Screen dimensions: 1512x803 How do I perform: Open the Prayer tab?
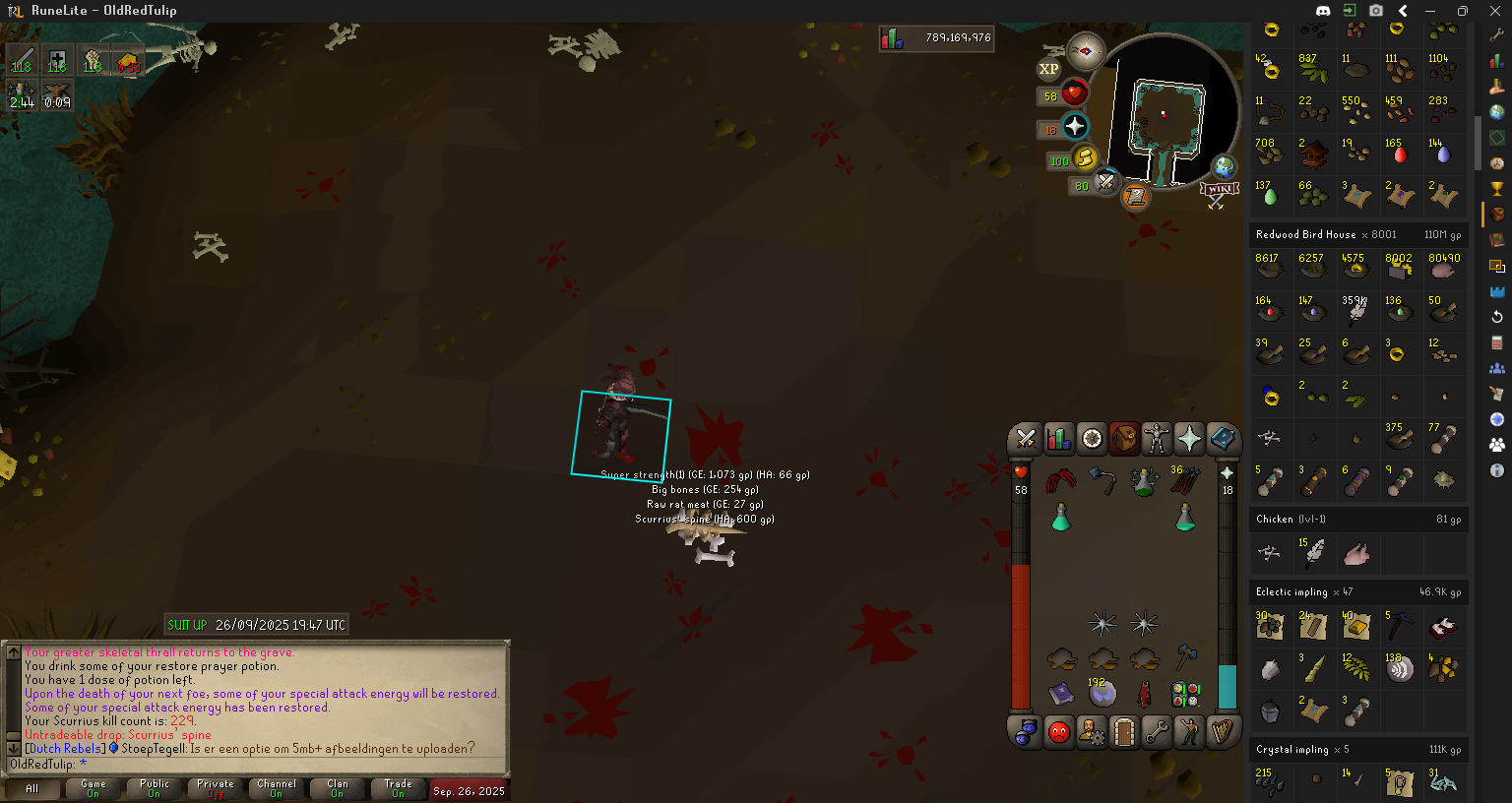point(1189,438)
